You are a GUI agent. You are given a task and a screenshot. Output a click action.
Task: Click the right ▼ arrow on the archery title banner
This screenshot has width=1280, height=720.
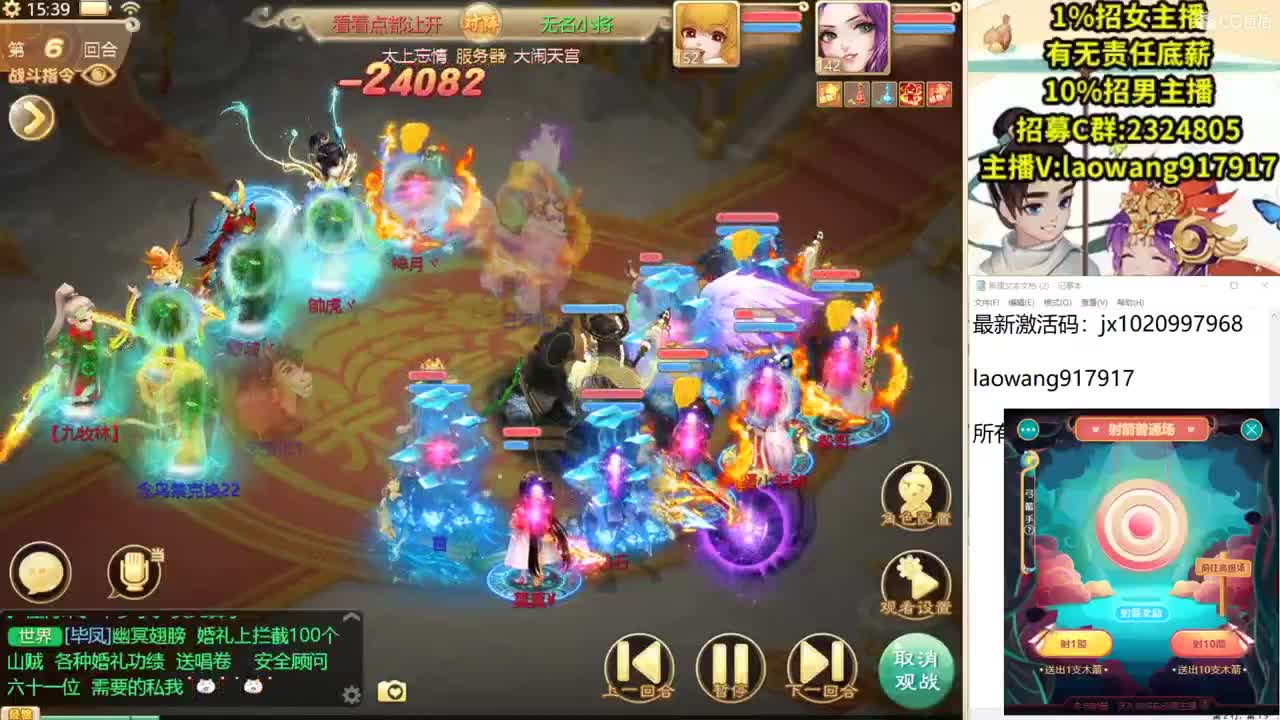pyautogui.click(x=1191, y=429)
